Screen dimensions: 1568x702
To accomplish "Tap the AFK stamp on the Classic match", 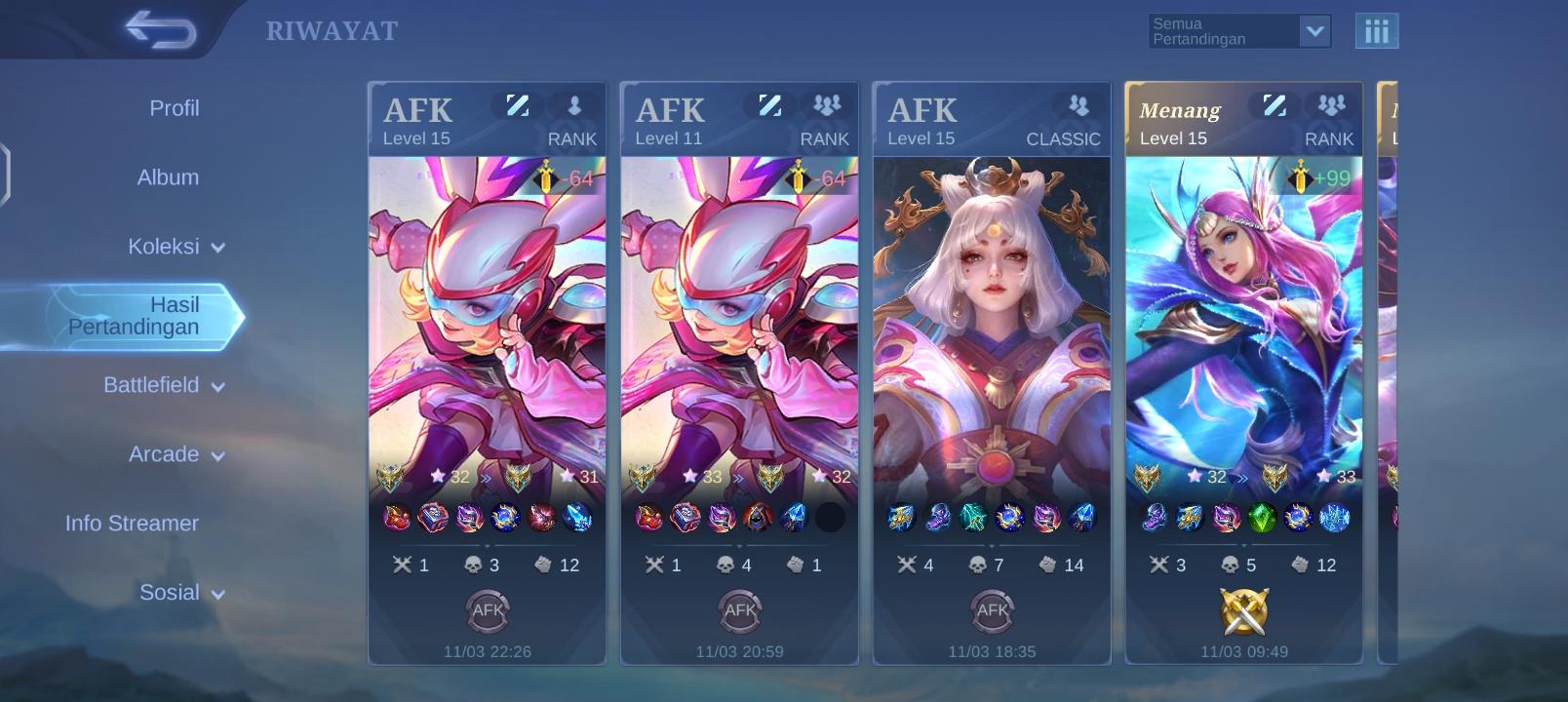I will coord(991,609).
